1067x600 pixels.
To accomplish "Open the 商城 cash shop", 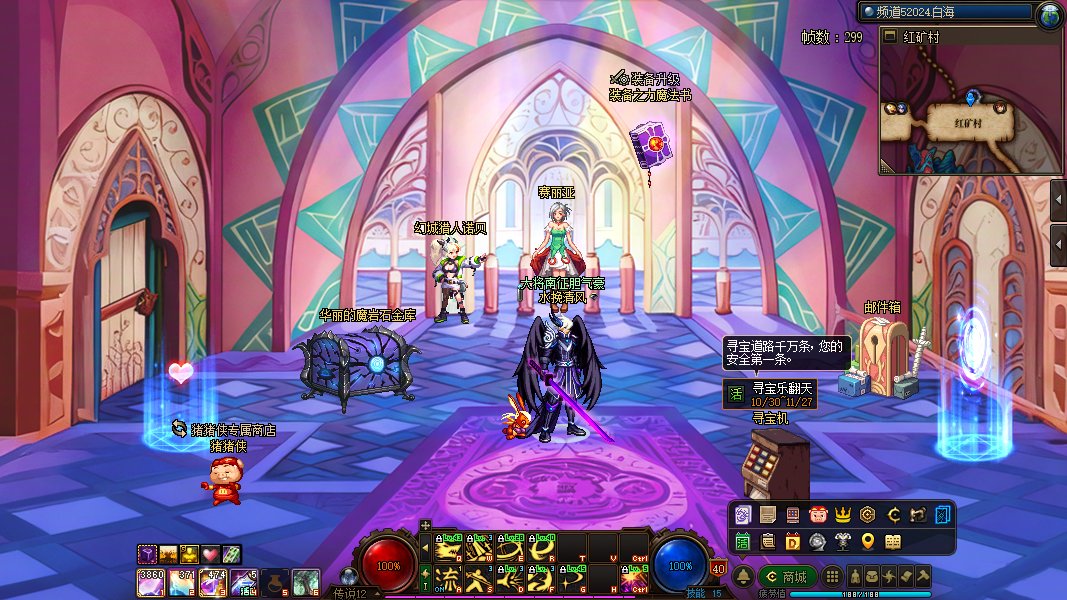I will 786,577.
